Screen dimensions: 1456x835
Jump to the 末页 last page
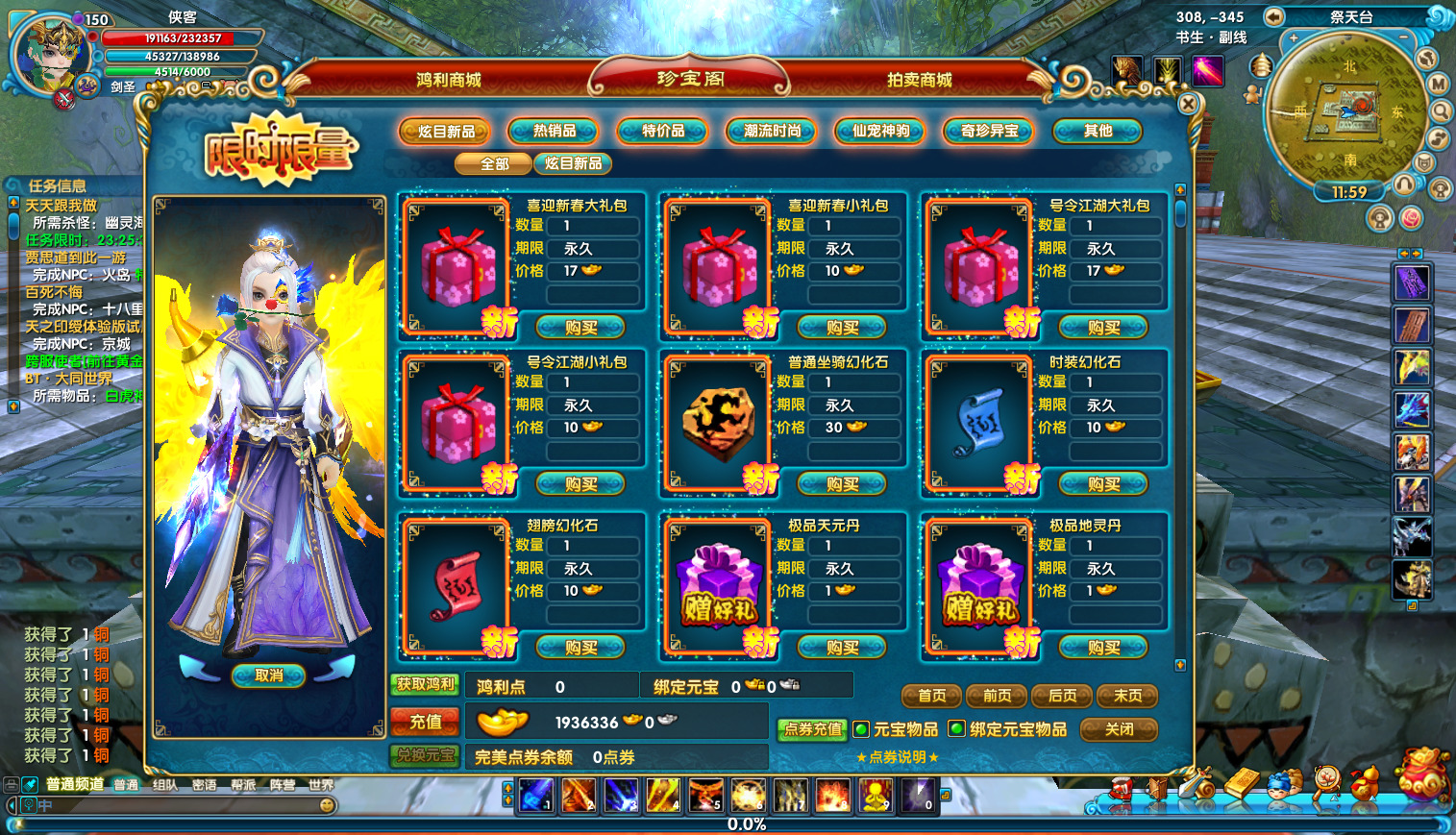point(1127,696)
